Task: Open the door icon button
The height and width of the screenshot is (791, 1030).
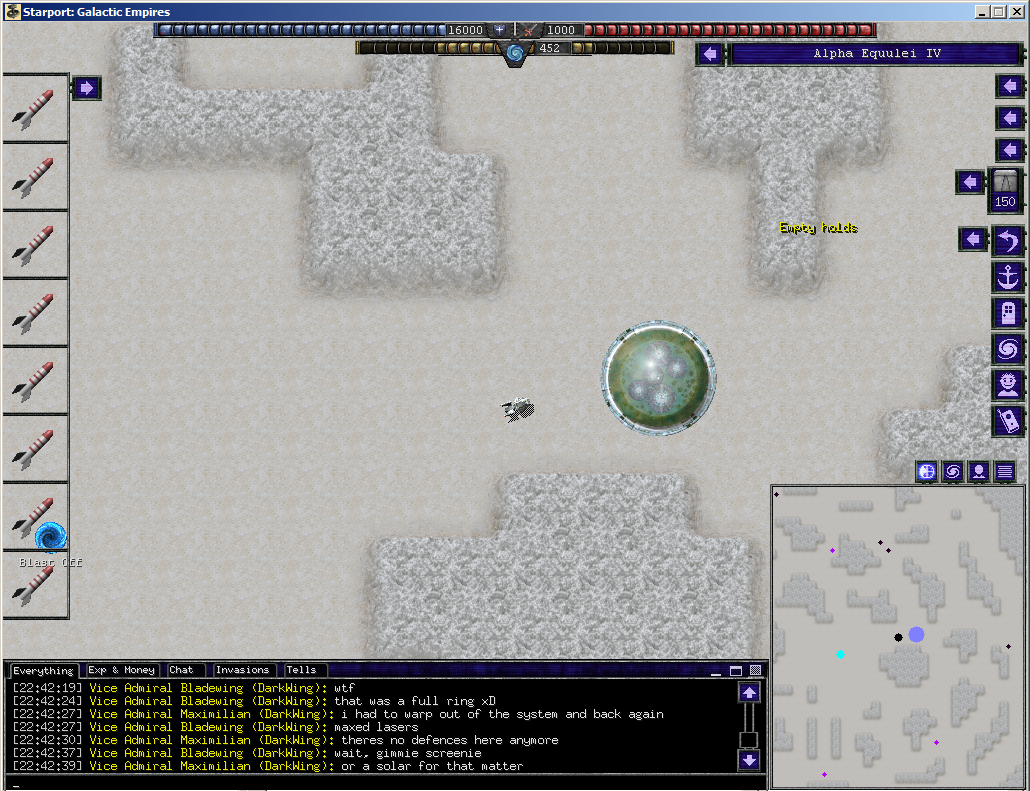Action: (x=1007, y=312)
